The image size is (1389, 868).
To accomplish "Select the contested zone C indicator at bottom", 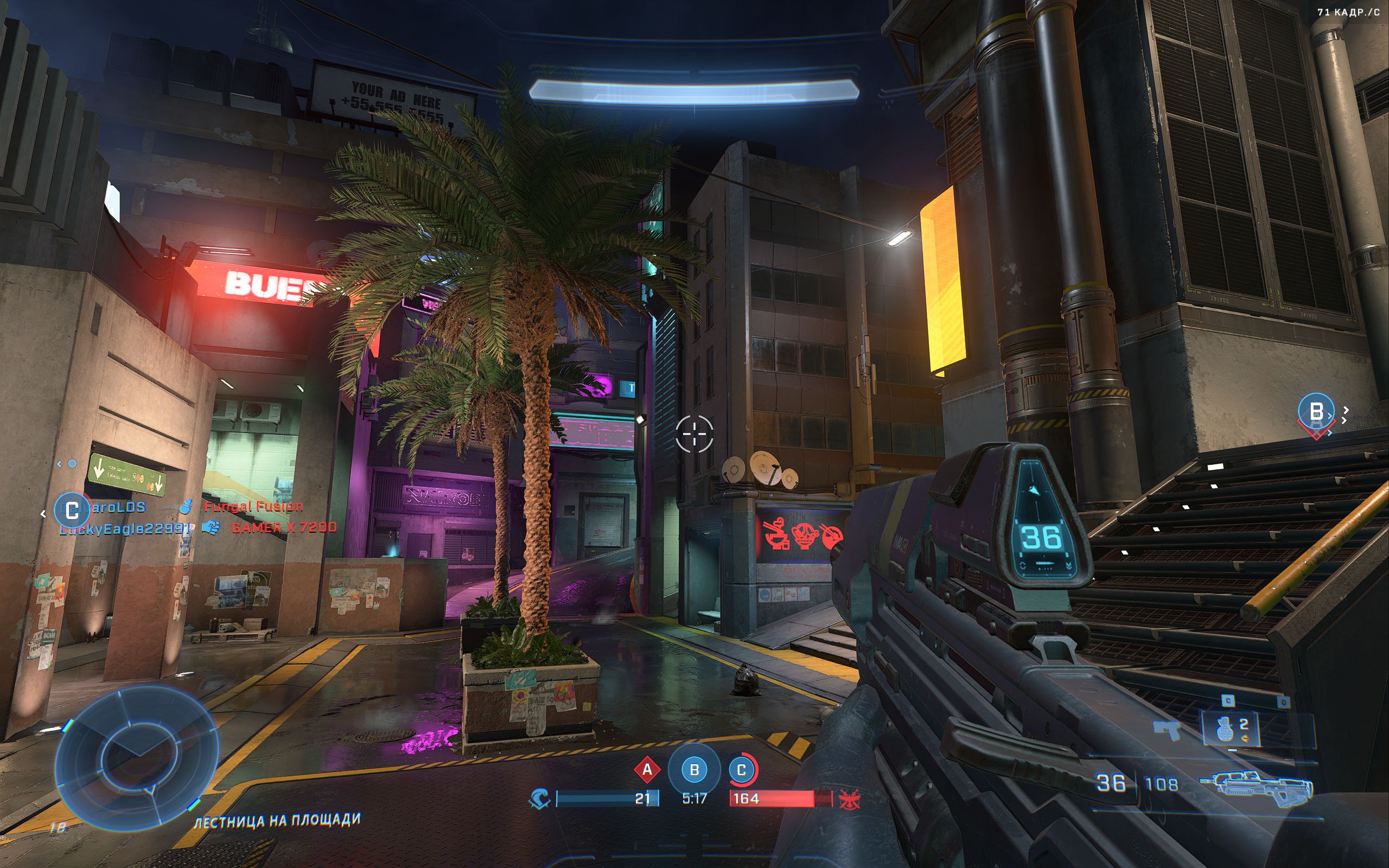I will click(742, 770).
